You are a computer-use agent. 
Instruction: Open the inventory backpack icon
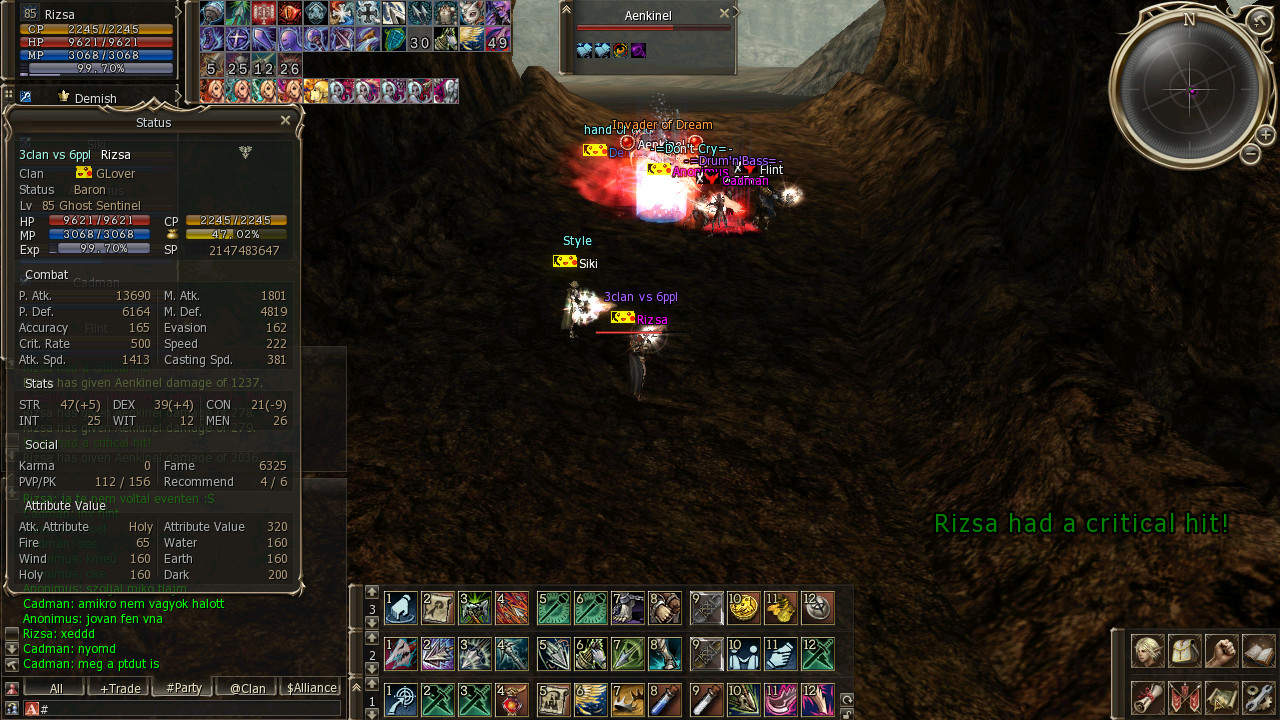(1185, 651)
